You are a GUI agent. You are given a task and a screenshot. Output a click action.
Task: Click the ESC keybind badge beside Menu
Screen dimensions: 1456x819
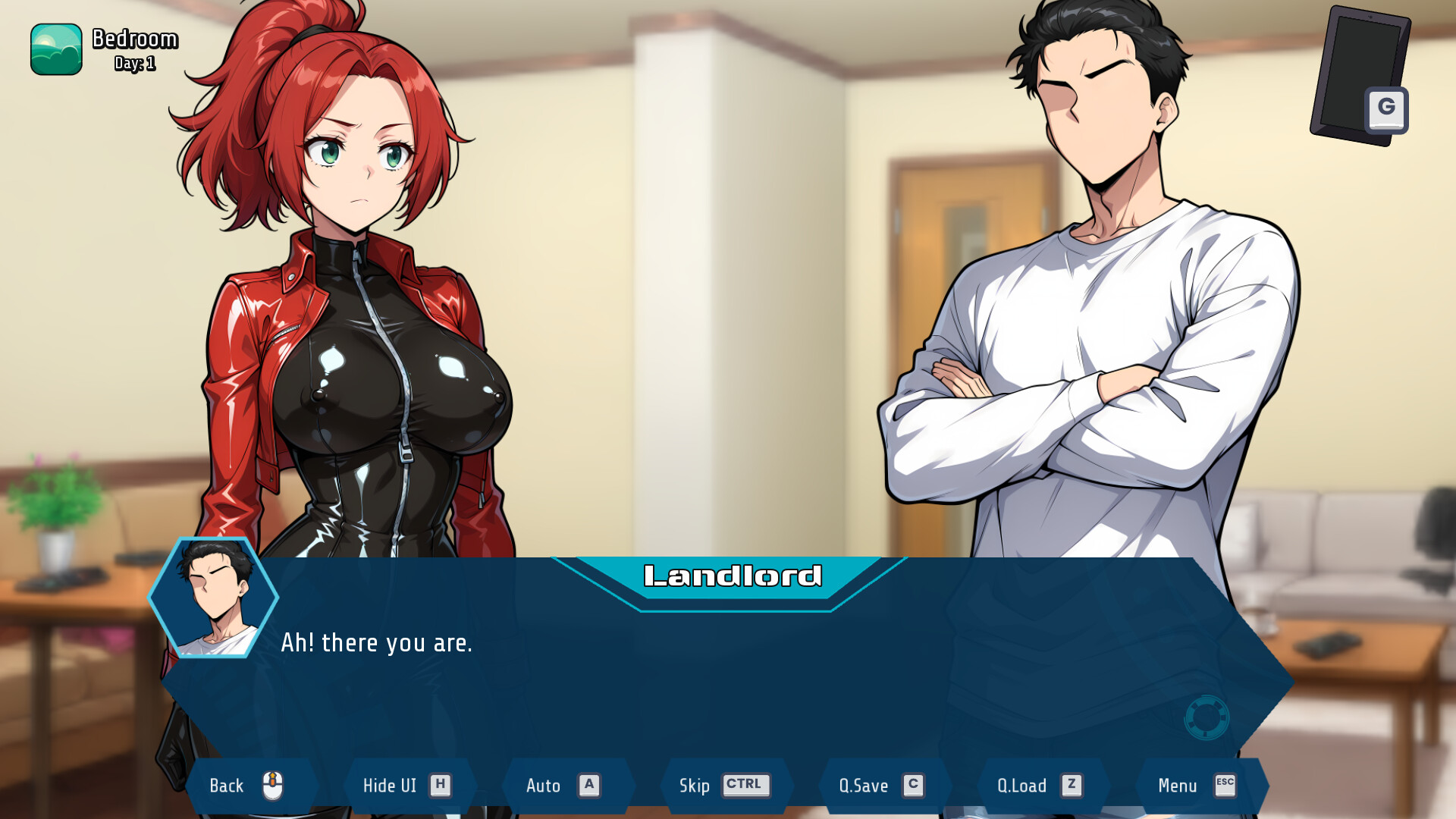click(x=1225, y=786)
